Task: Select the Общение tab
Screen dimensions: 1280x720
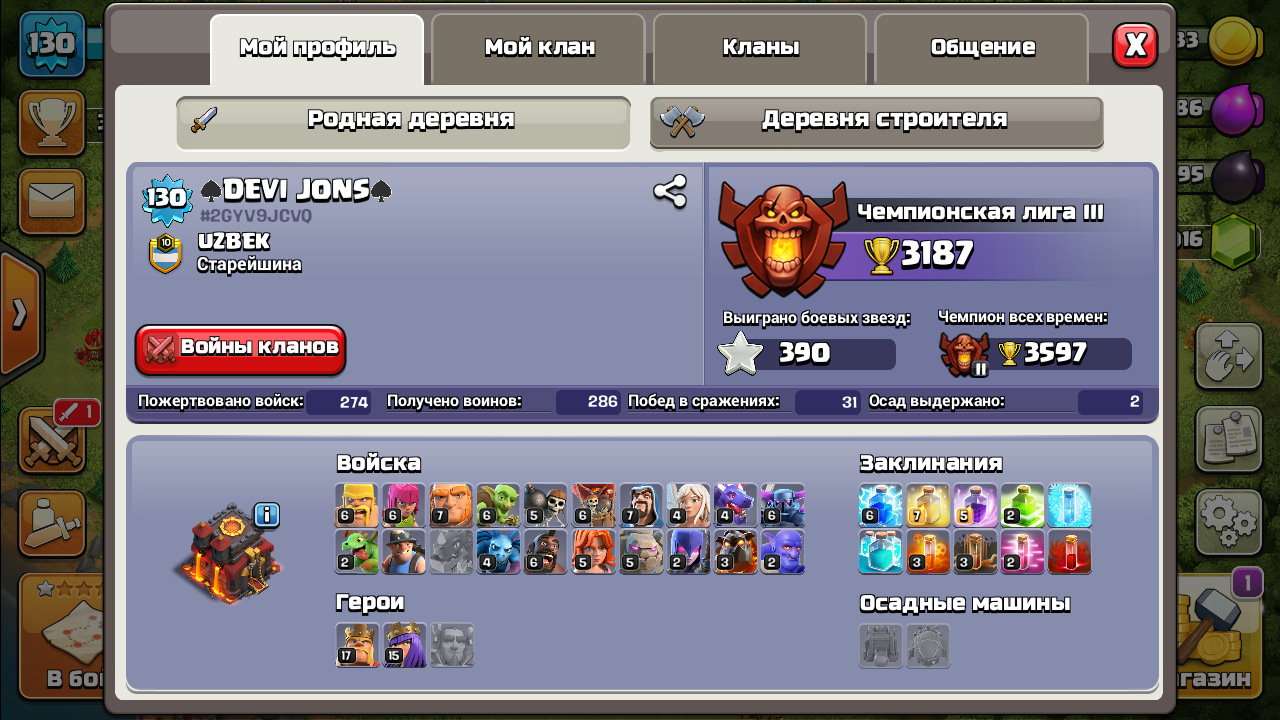Action: point(982,48)
